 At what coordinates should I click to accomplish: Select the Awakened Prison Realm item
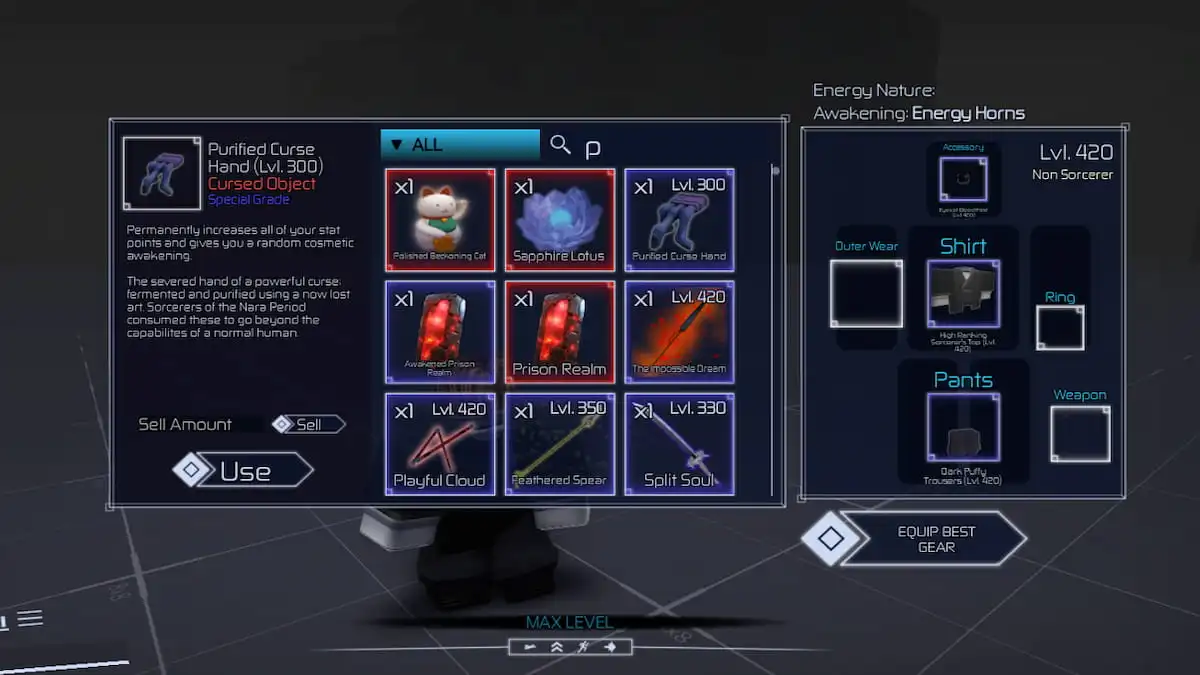(x=440, y=332)
